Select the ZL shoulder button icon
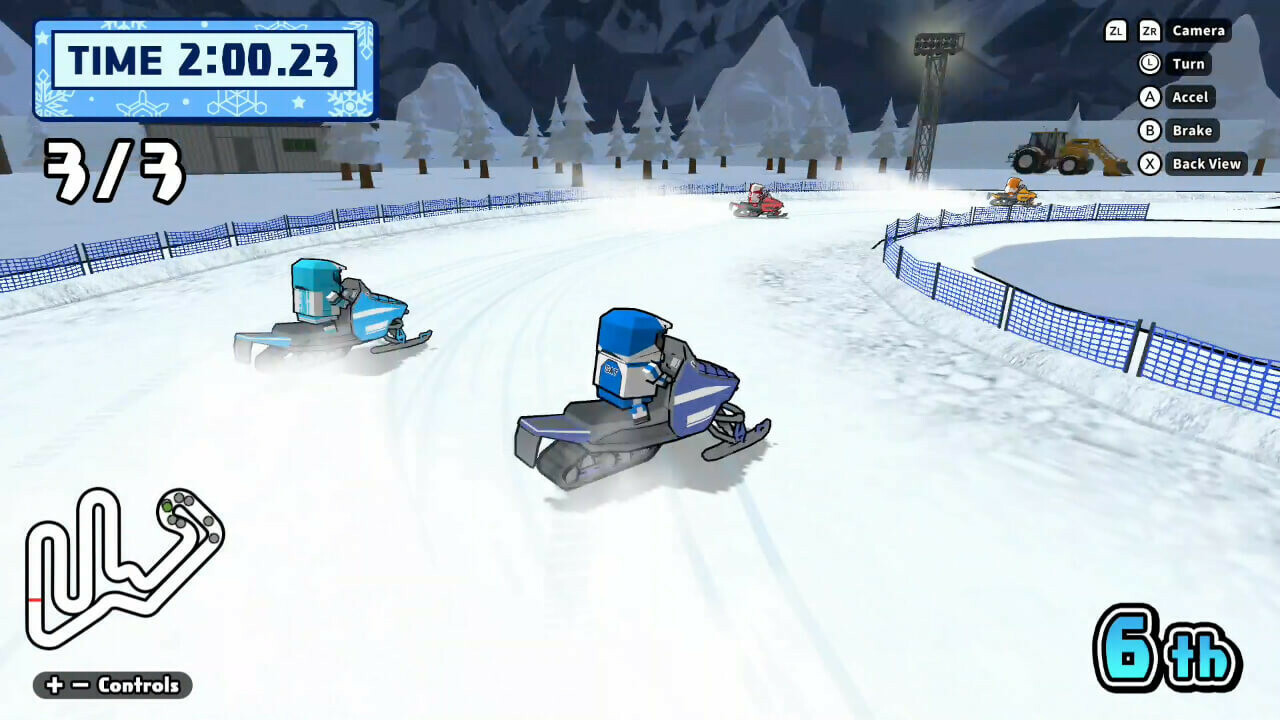Screen dimensions: 1280x720 tap(1116, 30)
